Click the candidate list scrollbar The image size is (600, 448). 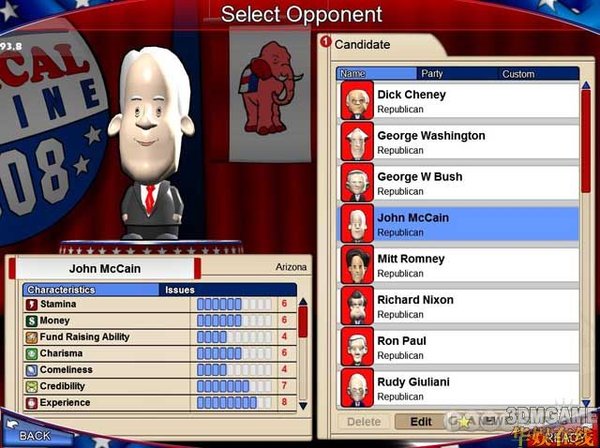pyautogui.click(x=586, y=140)
